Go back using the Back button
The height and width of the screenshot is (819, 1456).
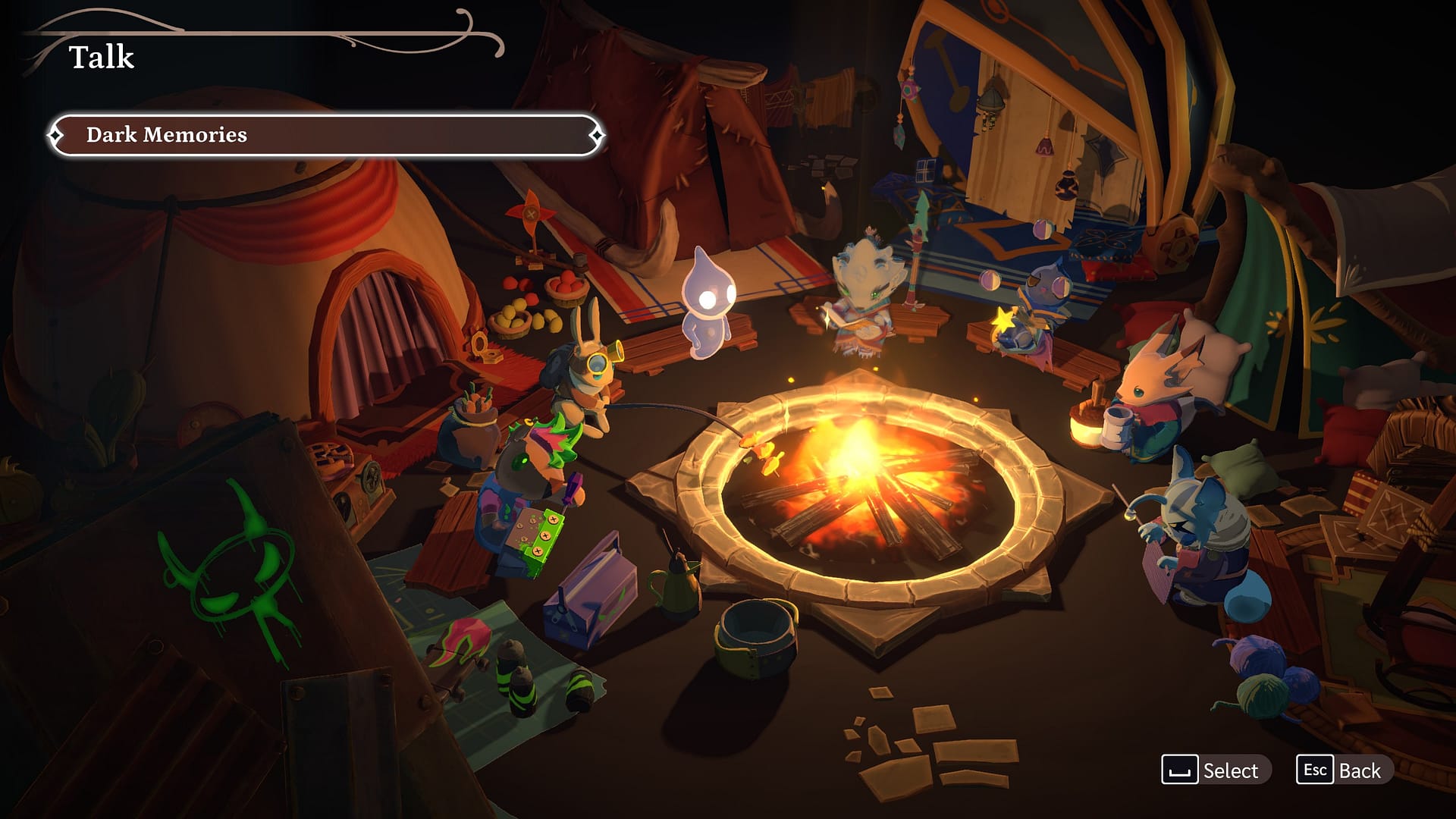(x=1344, y=770)
